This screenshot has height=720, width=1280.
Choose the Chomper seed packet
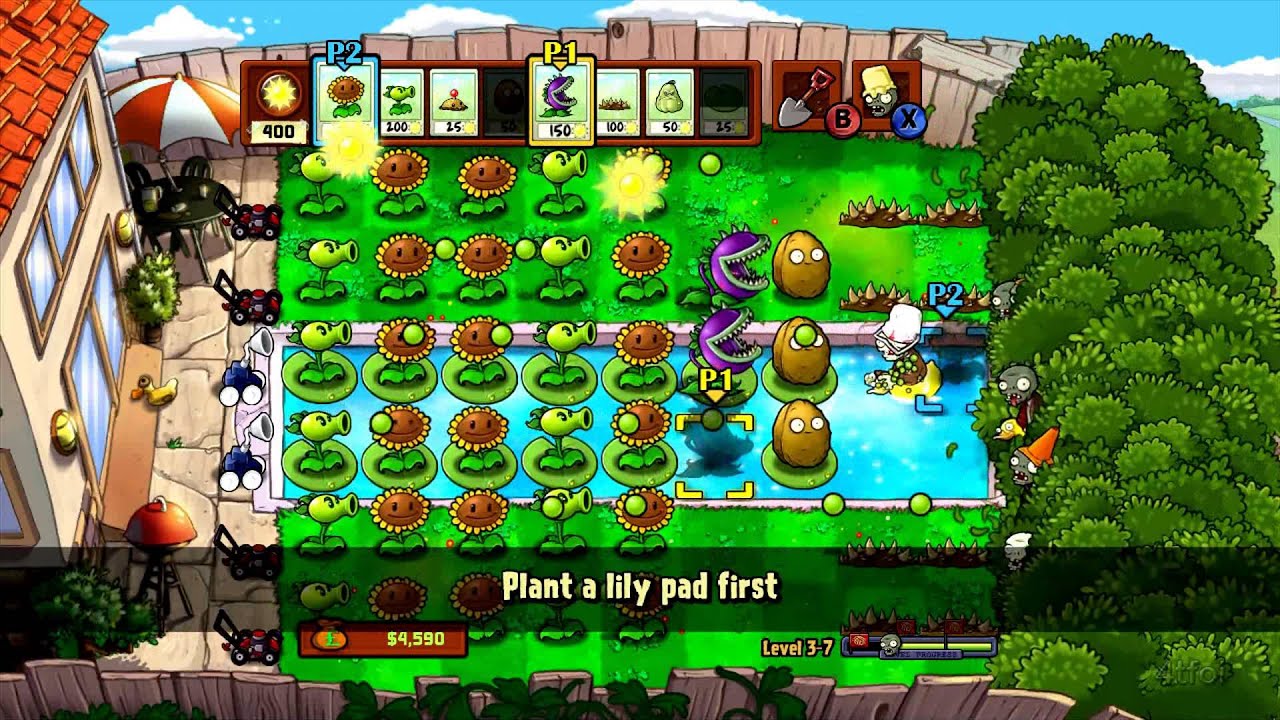[562, 102]
